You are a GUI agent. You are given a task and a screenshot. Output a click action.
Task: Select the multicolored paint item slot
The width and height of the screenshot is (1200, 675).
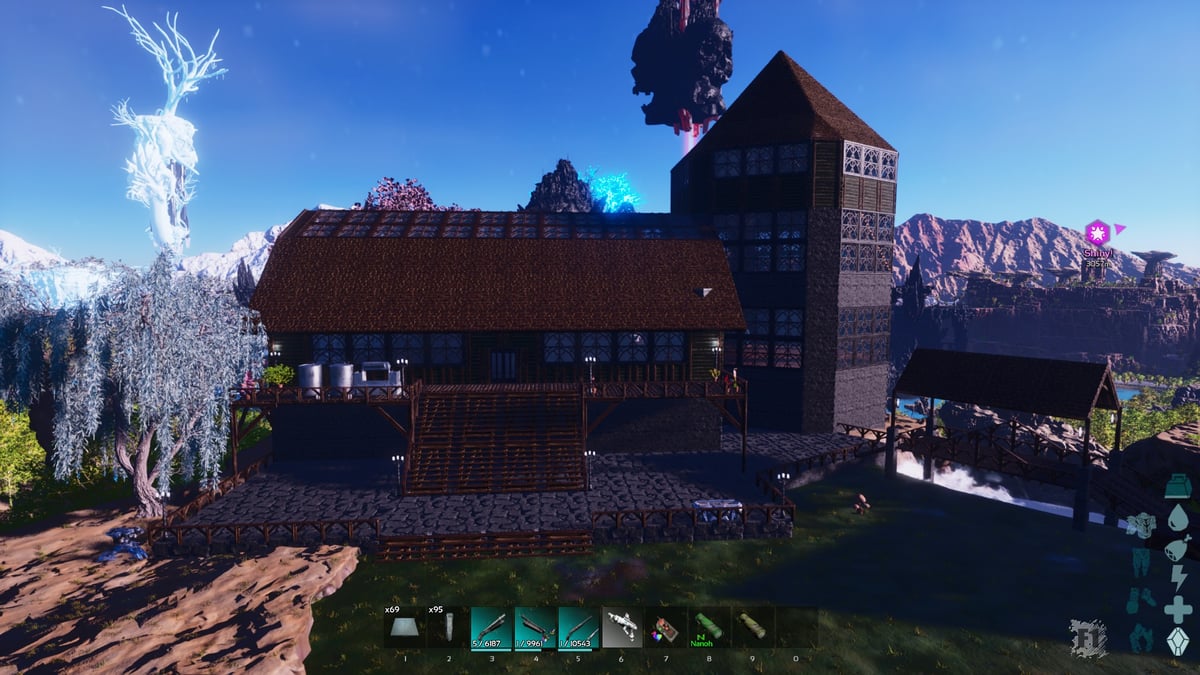pos(666,628)
